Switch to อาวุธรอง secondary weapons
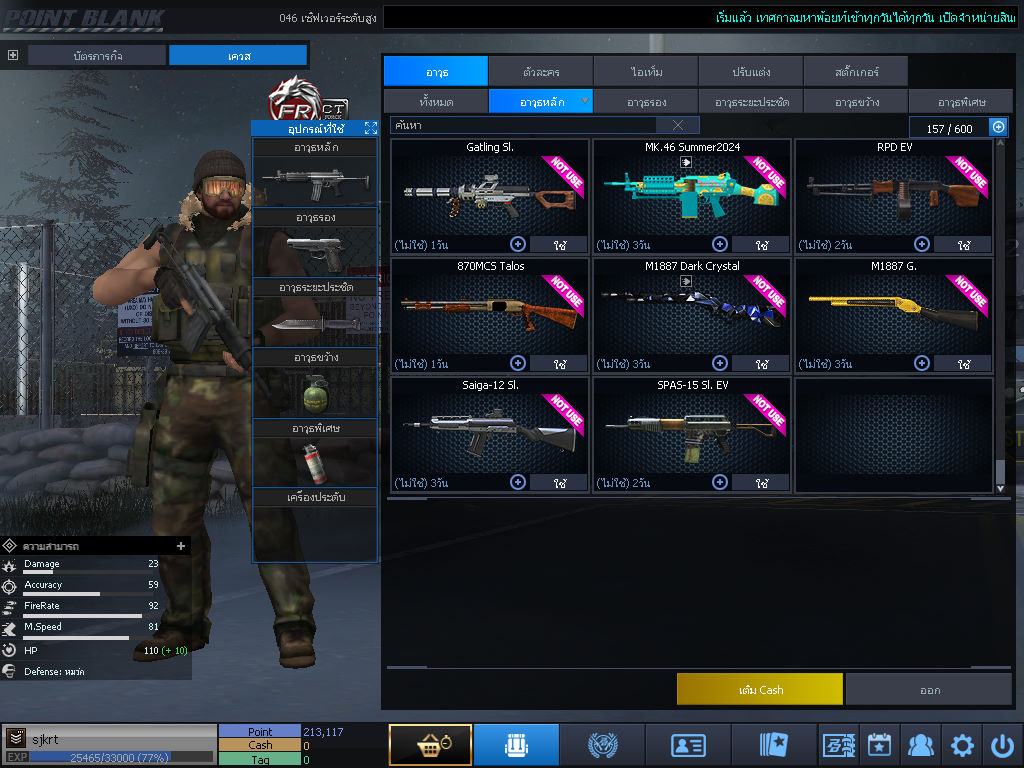Screen dimensions: 1024x768 [x=646, y=102]
